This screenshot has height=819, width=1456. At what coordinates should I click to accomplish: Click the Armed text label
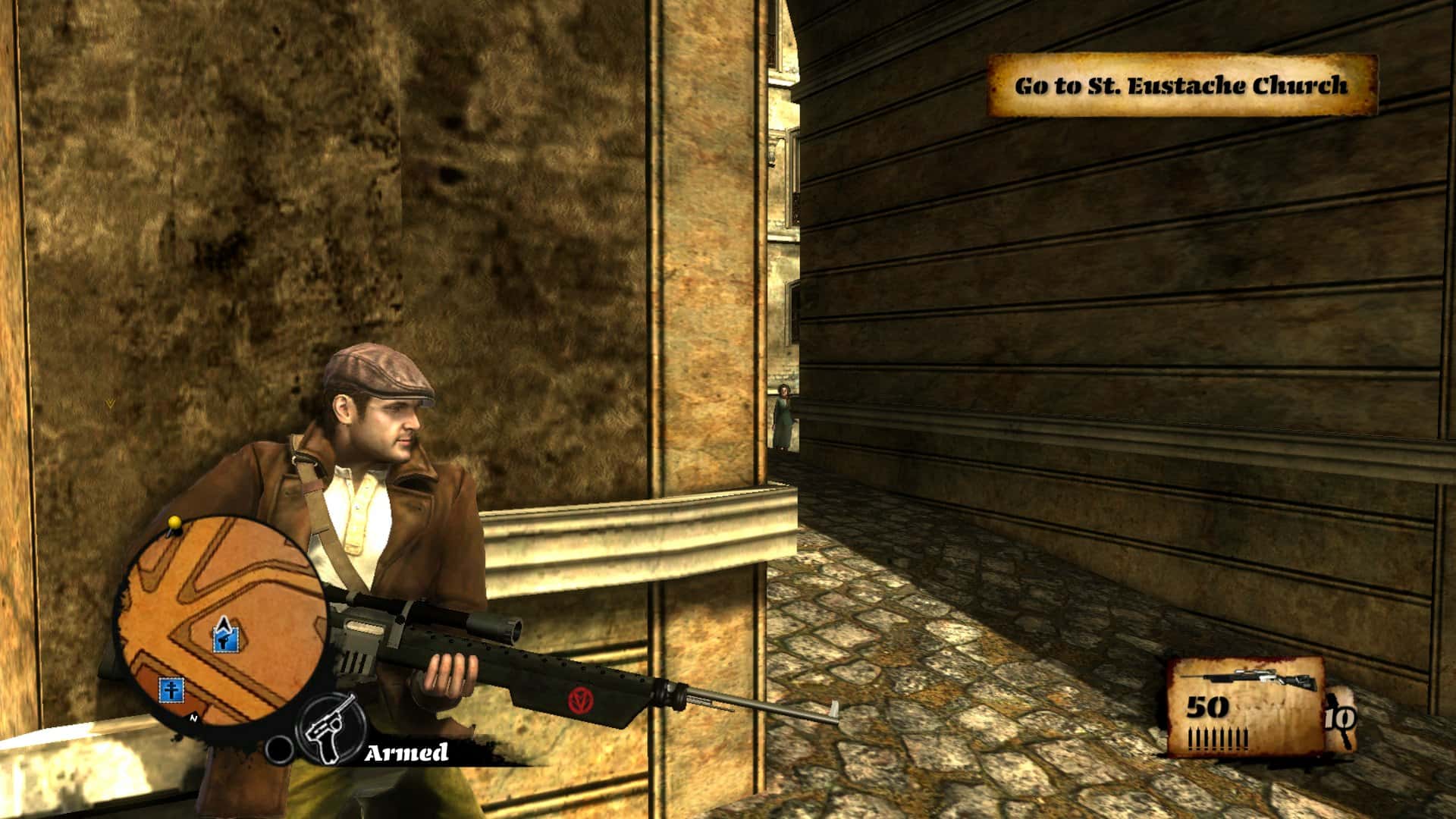pos(406,752)
